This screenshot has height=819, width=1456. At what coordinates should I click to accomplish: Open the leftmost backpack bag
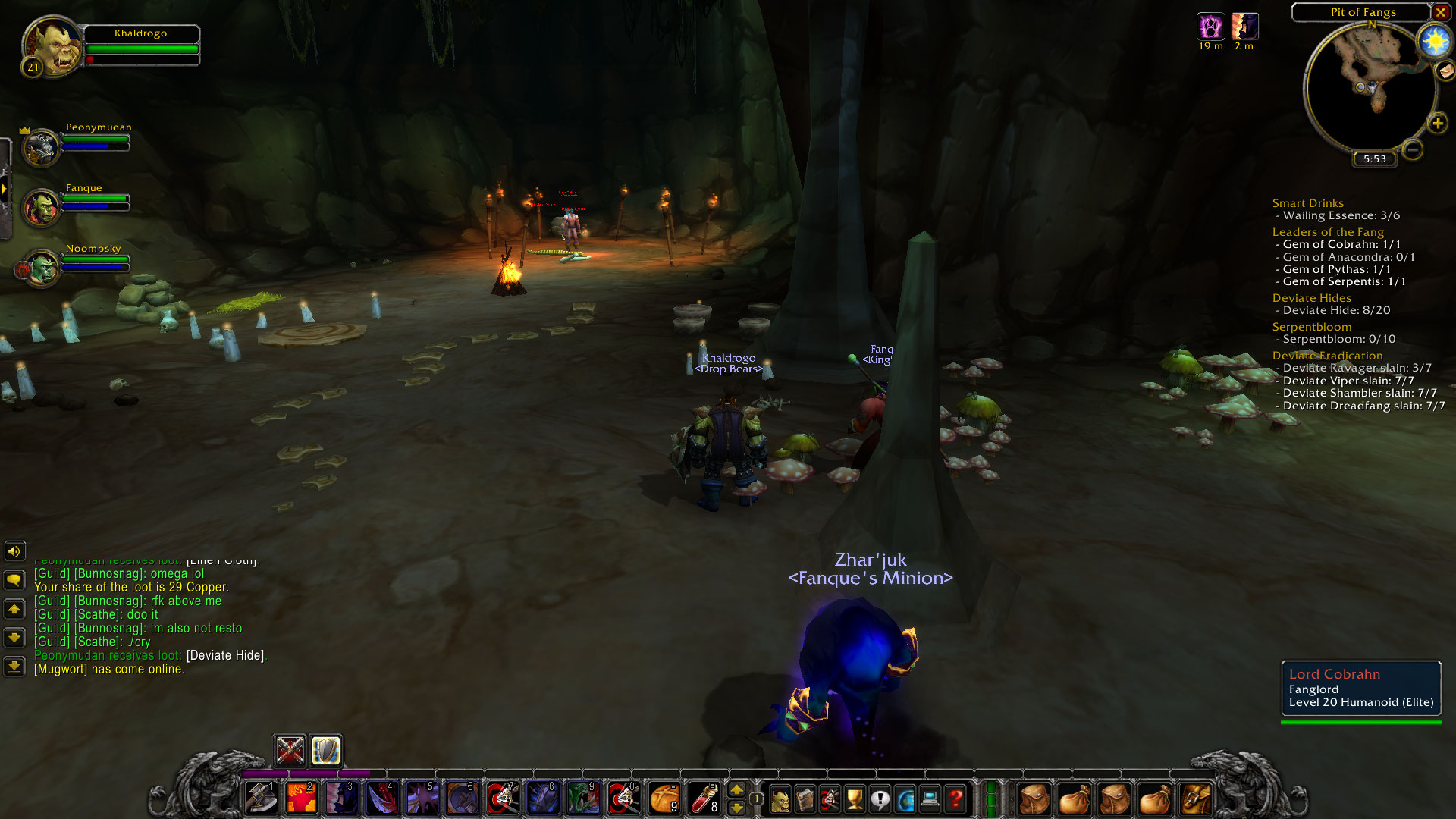click(x=1035, y=799)
